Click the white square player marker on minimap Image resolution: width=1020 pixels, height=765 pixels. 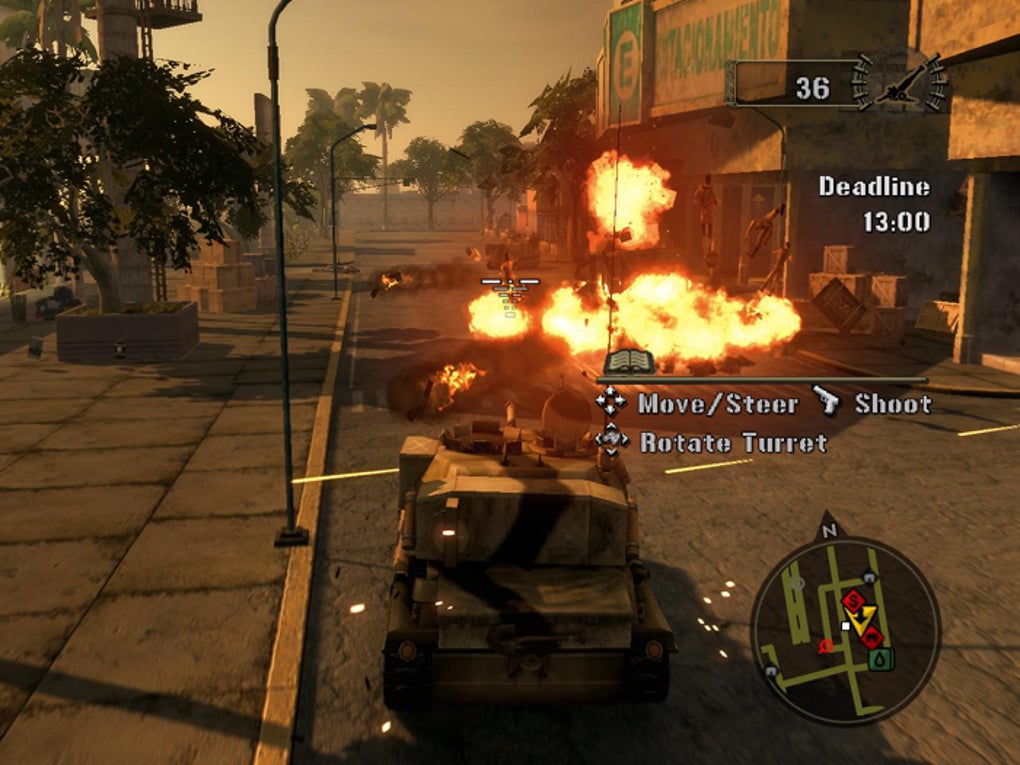point(846,626)
